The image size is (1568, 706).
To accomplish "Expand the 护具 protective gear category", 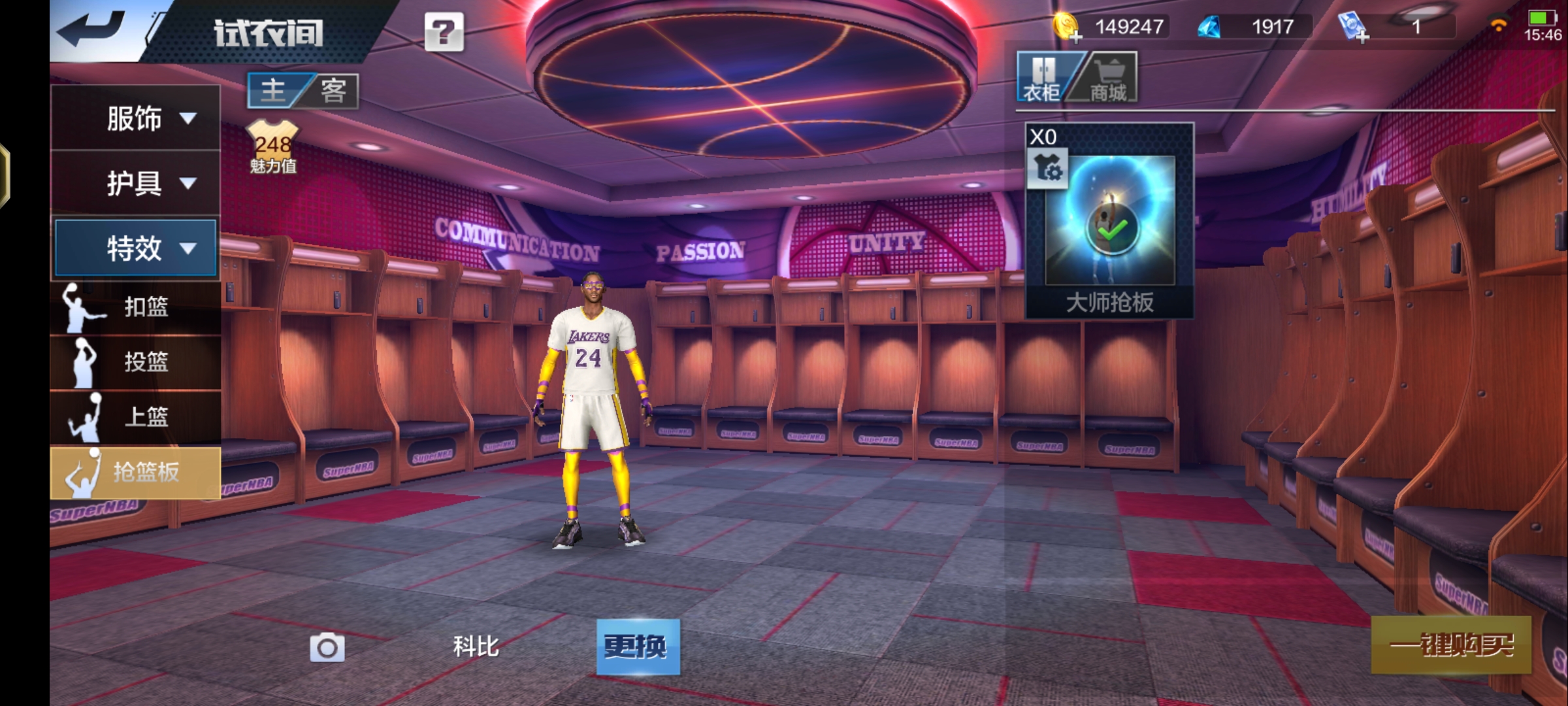I will click(x=135, y=183).
